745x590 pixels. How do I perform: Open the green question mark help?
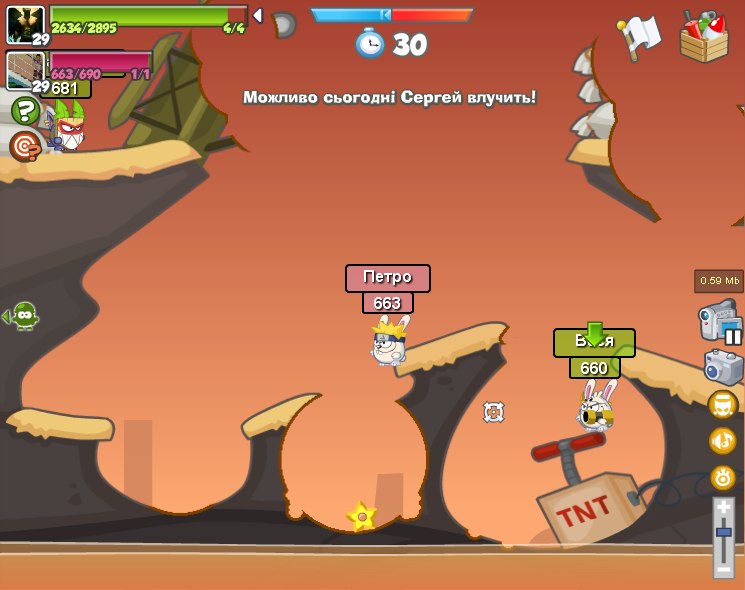pos(25,110)
